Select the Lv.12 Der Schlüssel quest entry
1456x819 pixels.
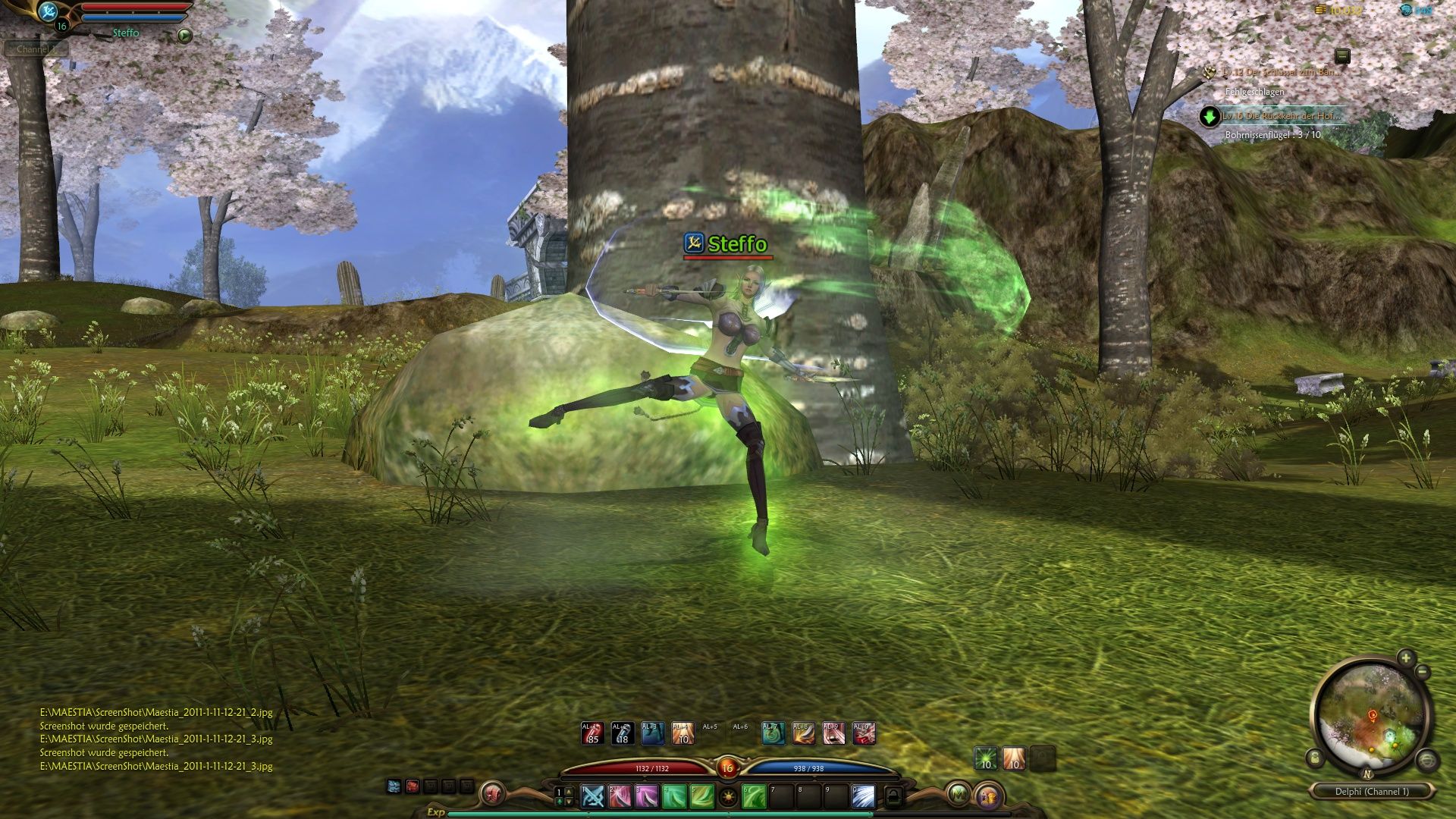[x=1280, y=72]
